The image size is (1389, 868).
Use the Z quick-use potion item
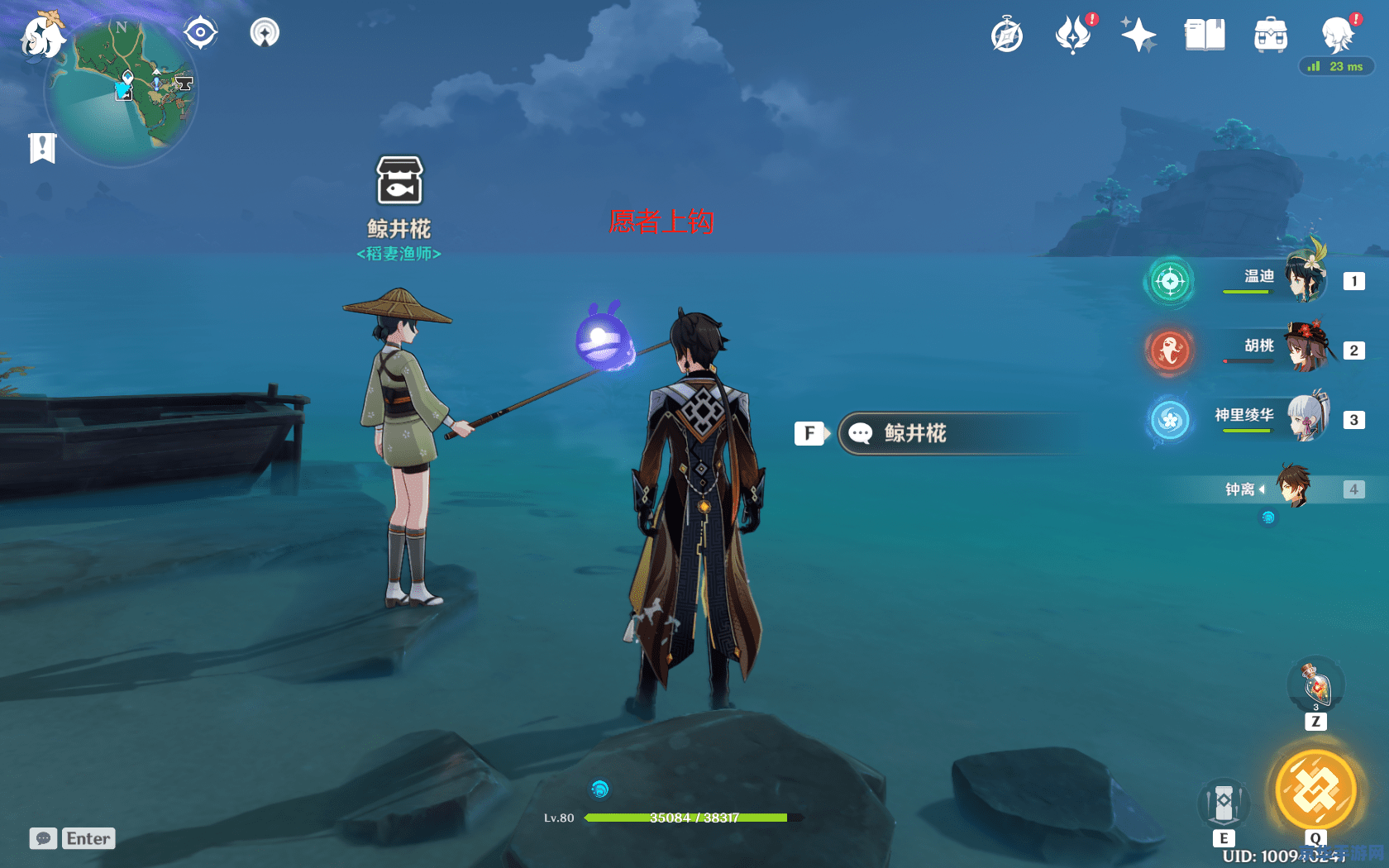pyautogui.click(x=1315, y=684)
